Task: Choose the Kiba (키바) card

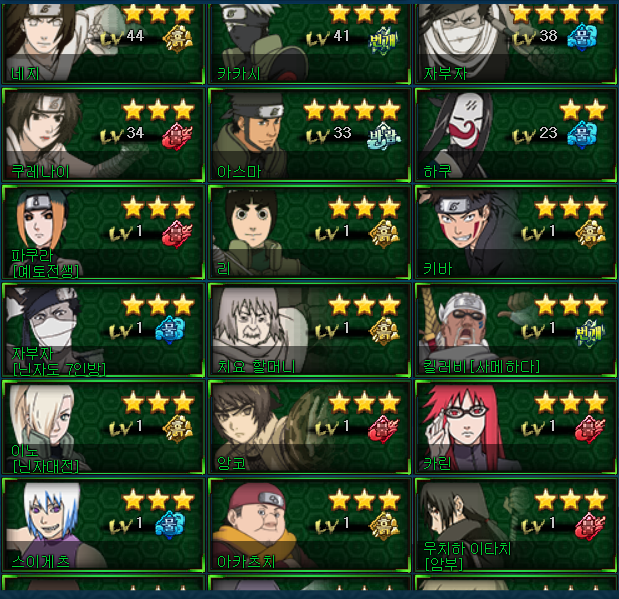Action: (x=513, y=232)
